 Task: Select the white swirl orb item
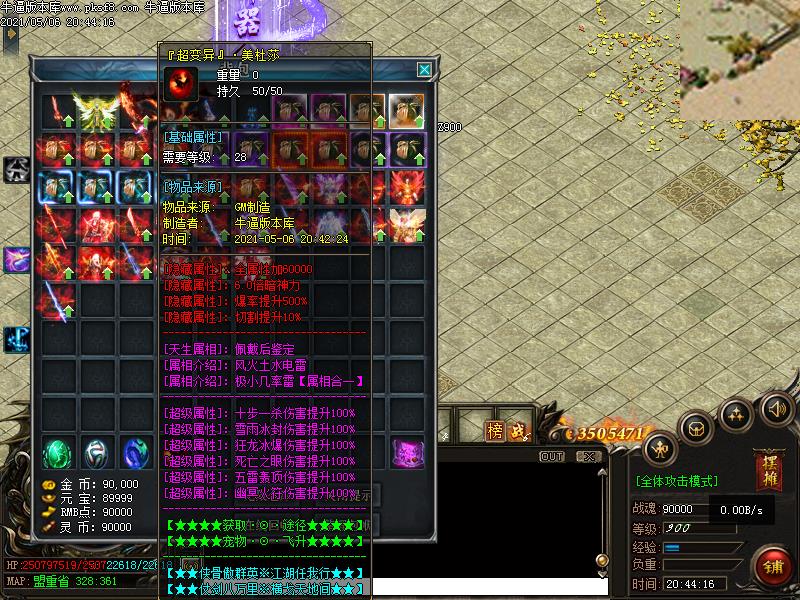[x=98, y=453]
